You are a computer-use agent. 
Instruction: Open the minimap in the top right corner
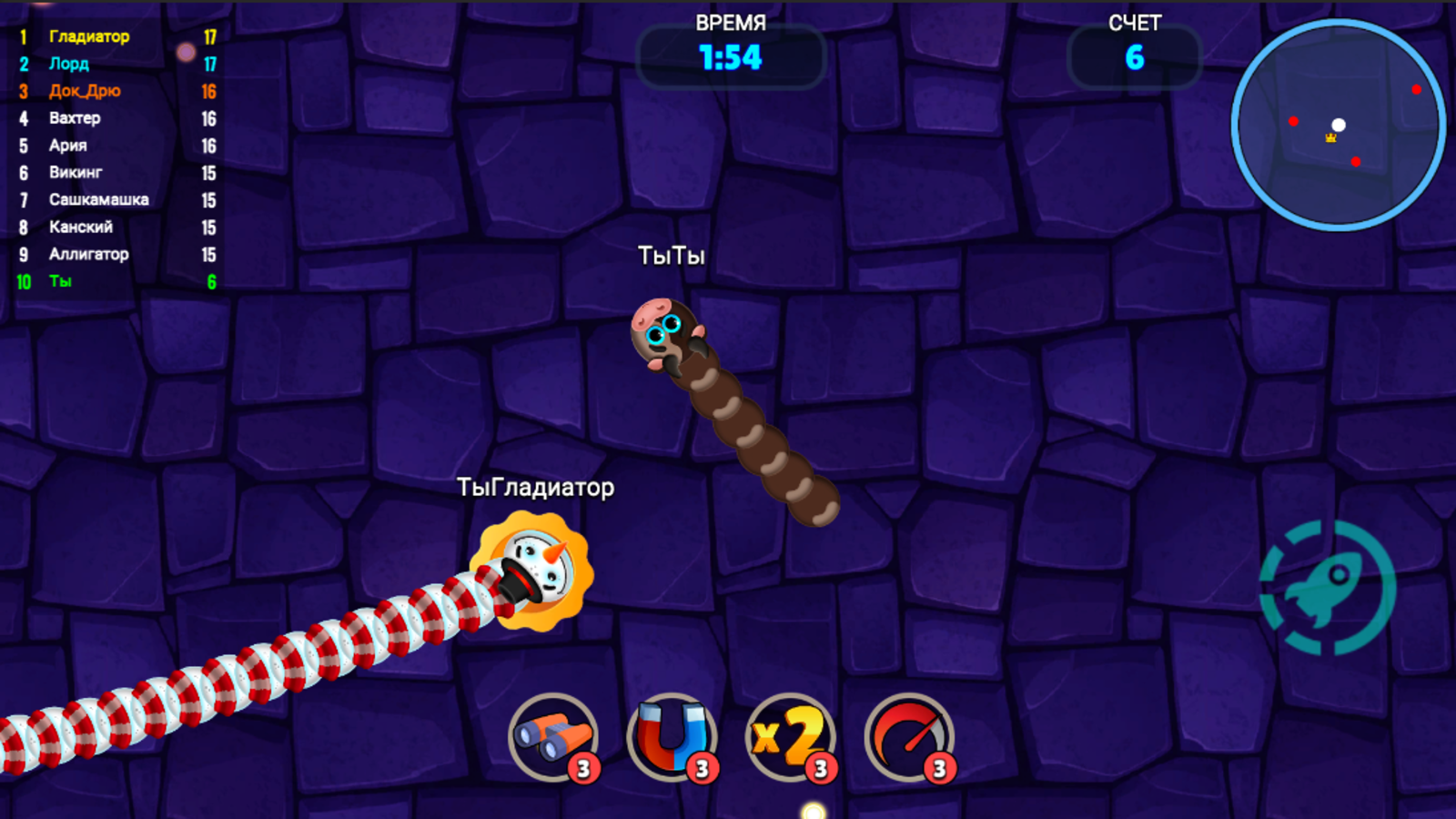click(x=1336, y=127)
